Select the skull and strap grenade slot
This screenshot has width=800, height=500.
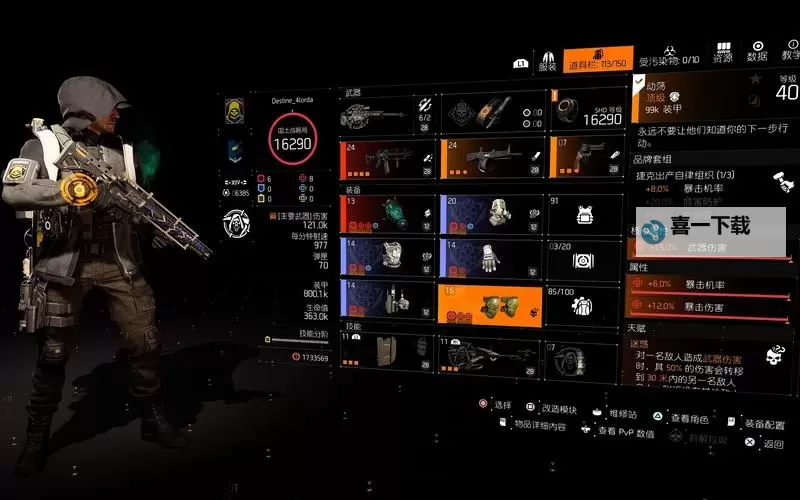(492, 112)
